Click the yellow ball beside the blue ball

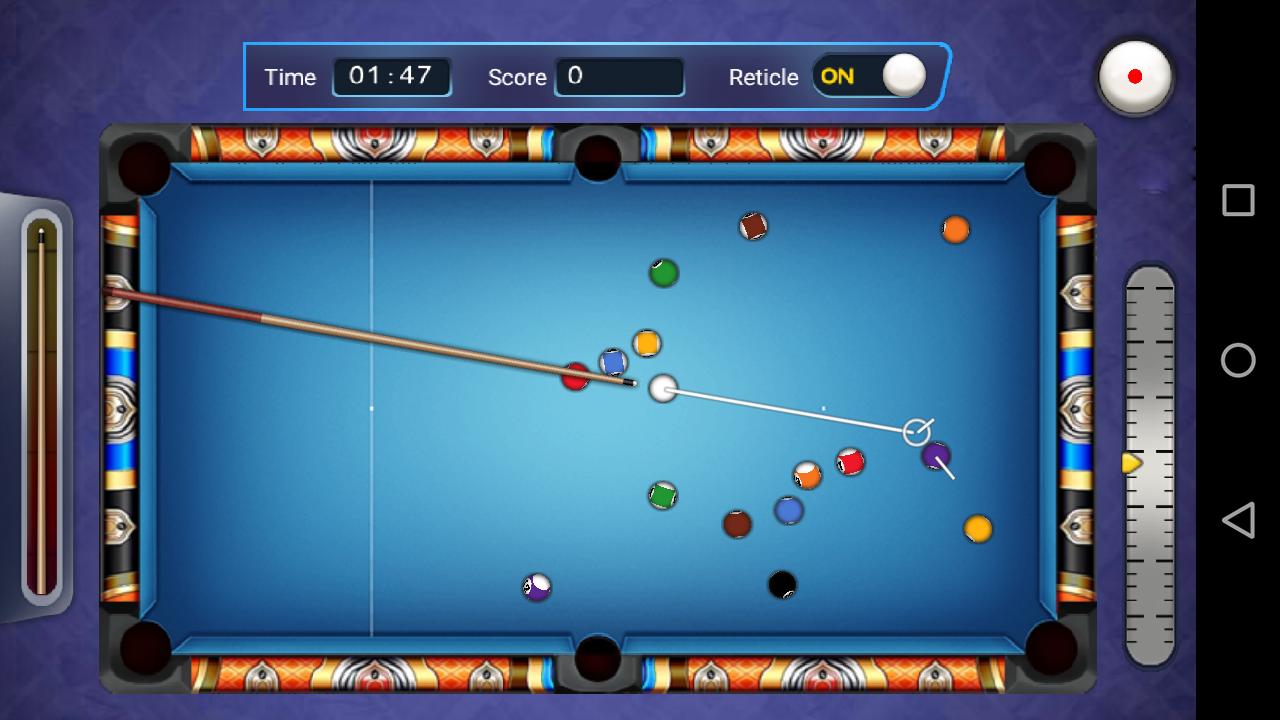click(x=648, y=343)
